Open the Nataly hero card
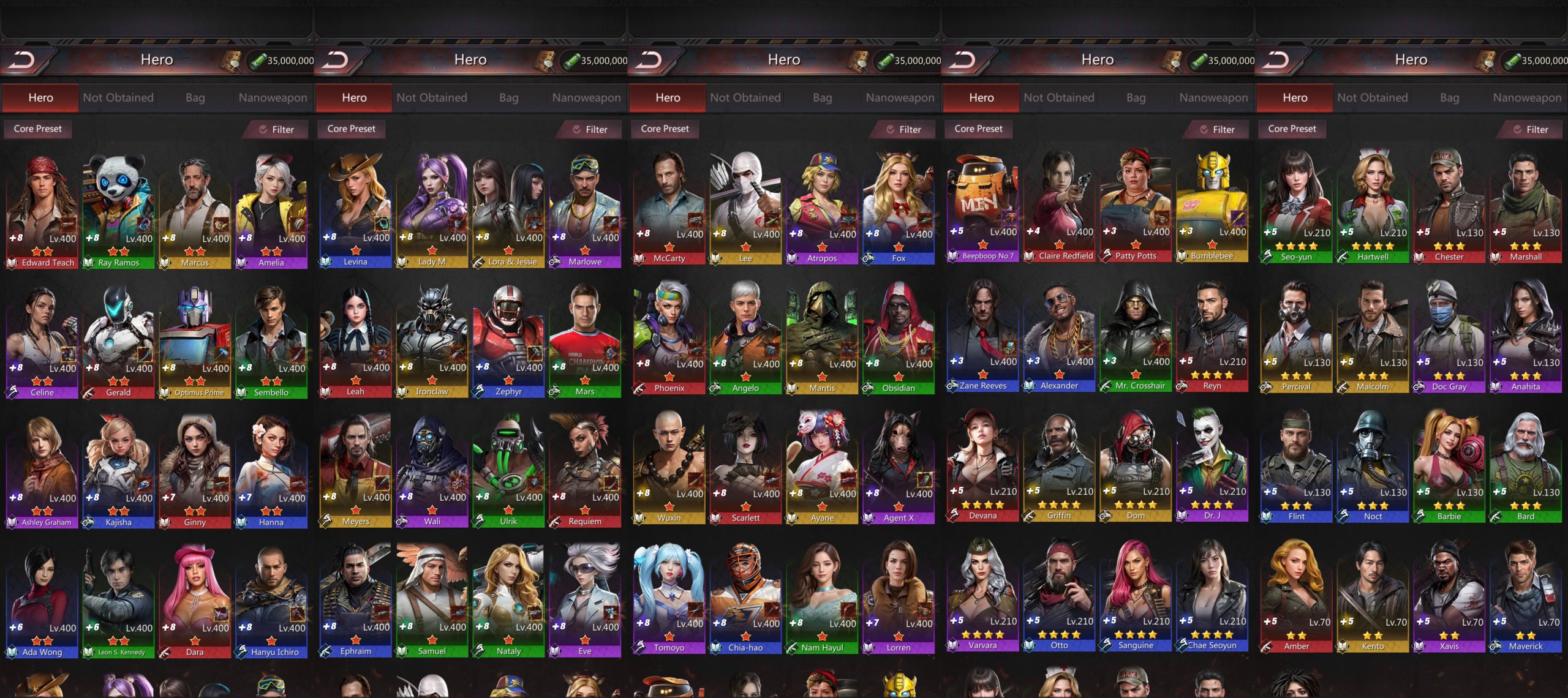The width and height of the screenshot is (1568, 698). pyautogui.click(x=508, y=599)
